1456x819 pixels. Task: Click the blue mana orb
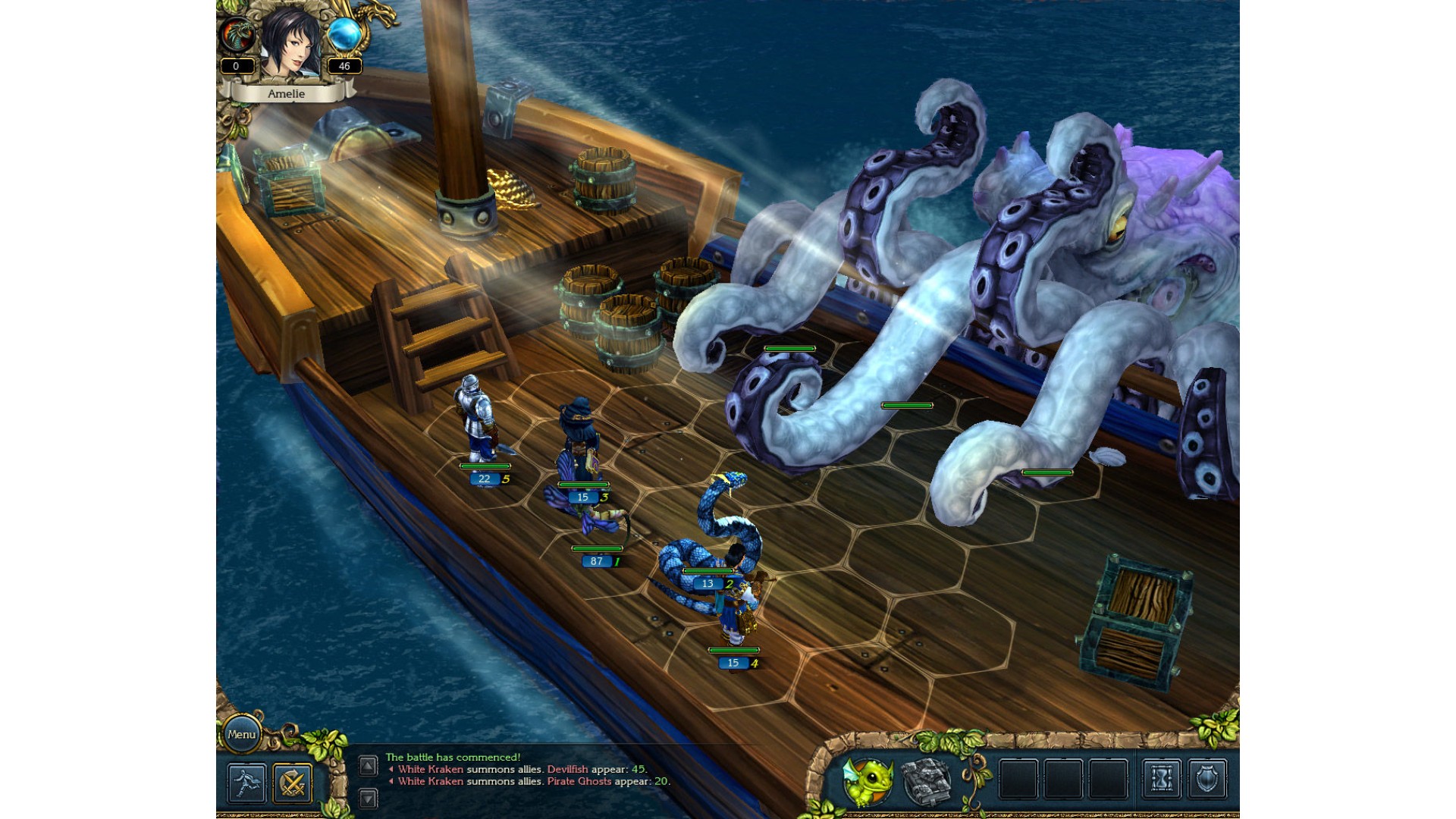pyautogui.click(x=344, y=35)
